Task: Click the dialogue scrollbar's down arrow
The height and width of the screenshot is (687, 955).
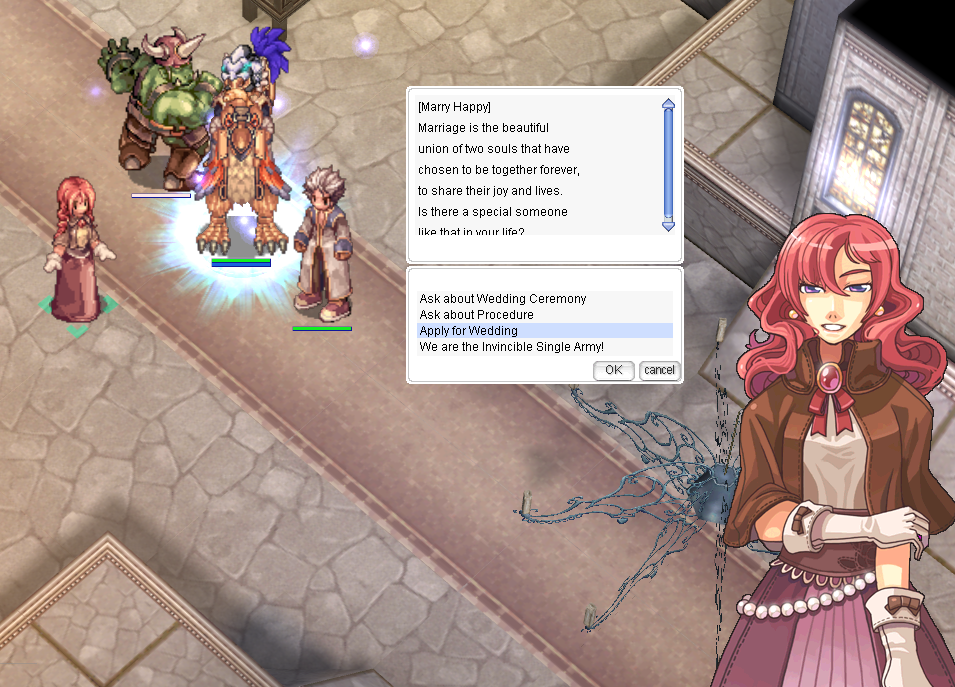Action: click(668, 226)
